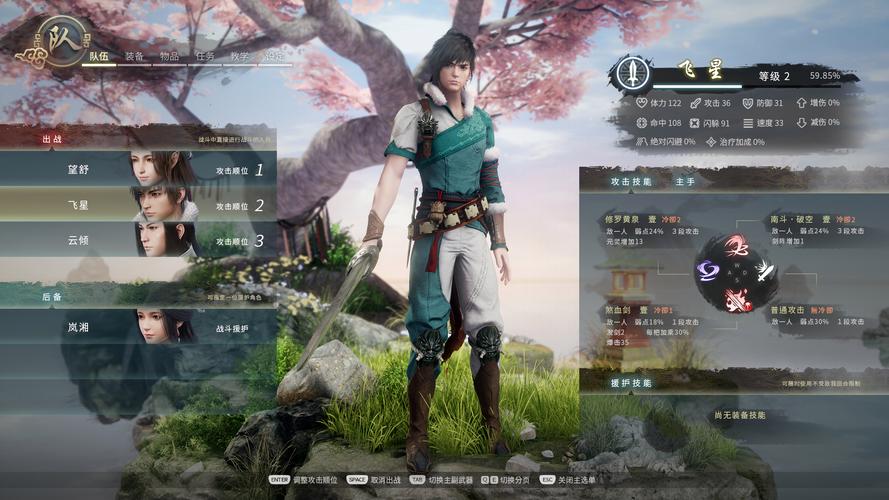Go to the 任务 quests tab

point(205,56)
